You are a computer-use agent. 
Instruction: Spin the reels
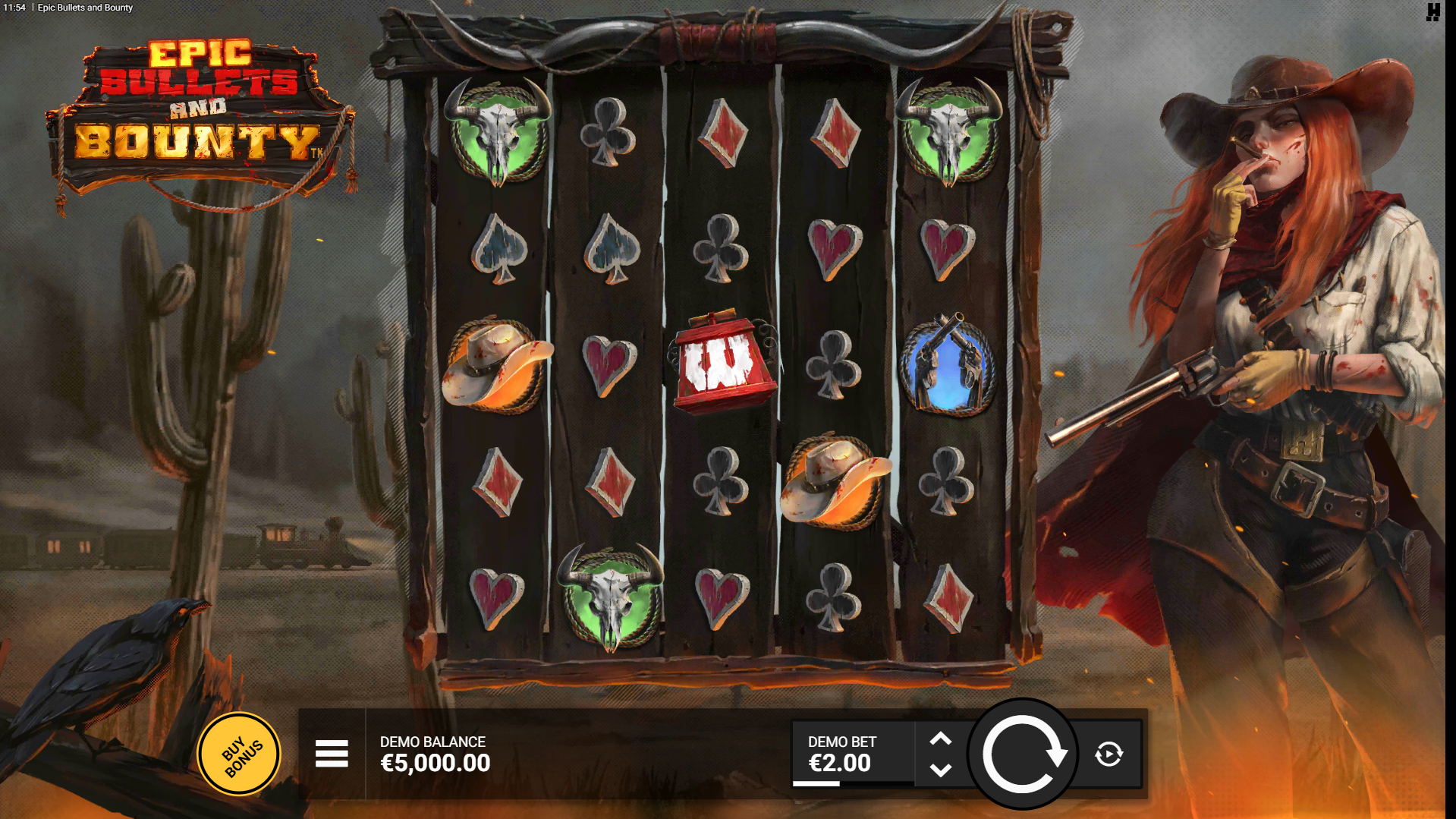1023,754
